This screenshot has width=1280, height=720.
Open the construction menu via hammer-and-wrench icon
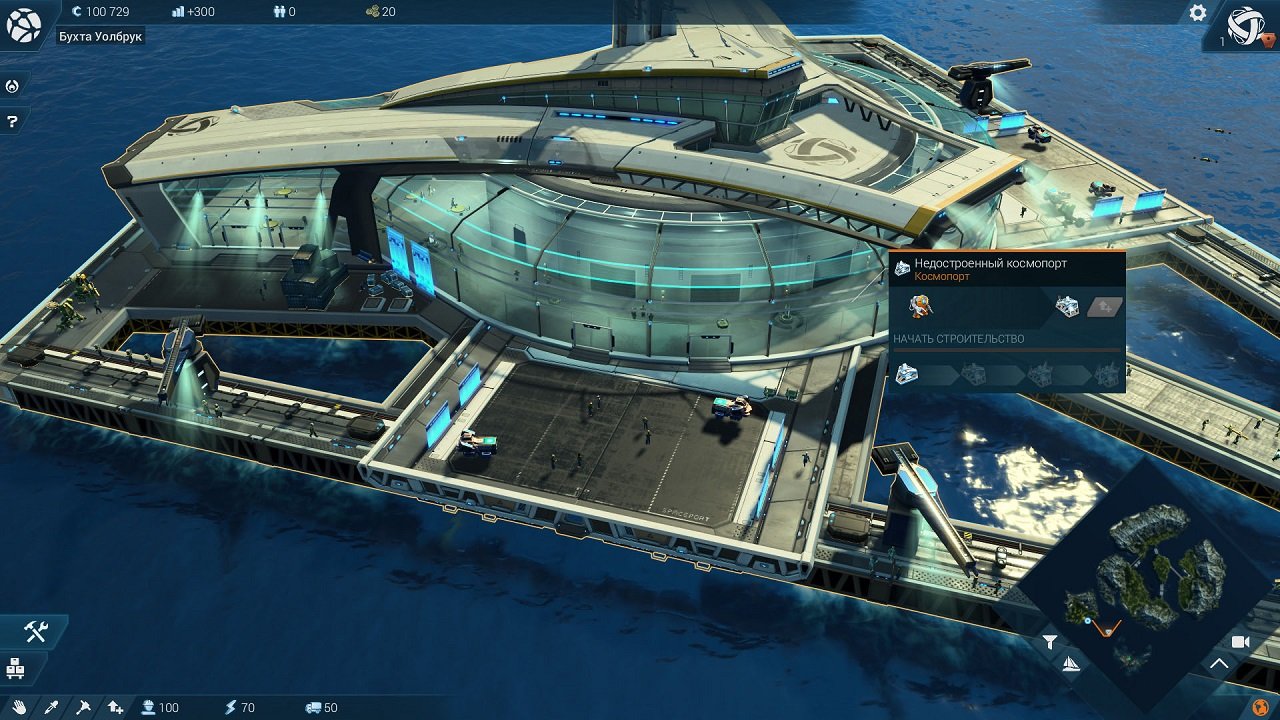coord(34,630)
